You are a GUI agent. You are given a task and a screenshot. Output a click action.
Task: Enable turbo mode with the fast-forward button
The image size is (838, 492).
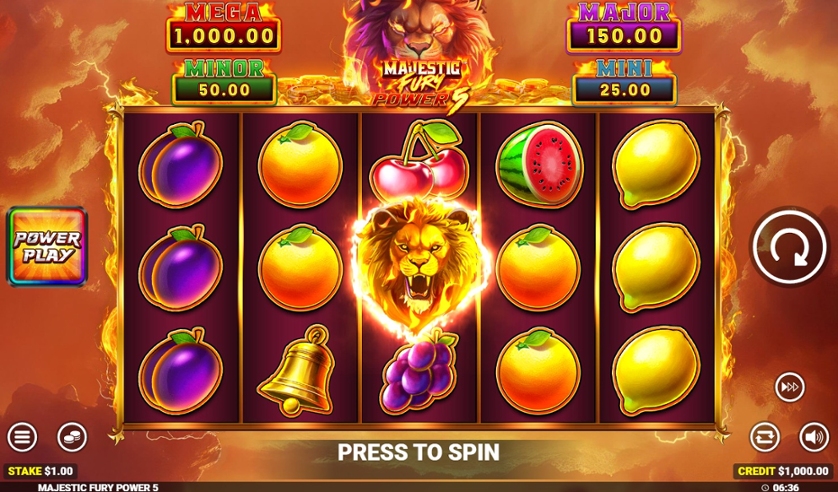[x=789, y=386]
